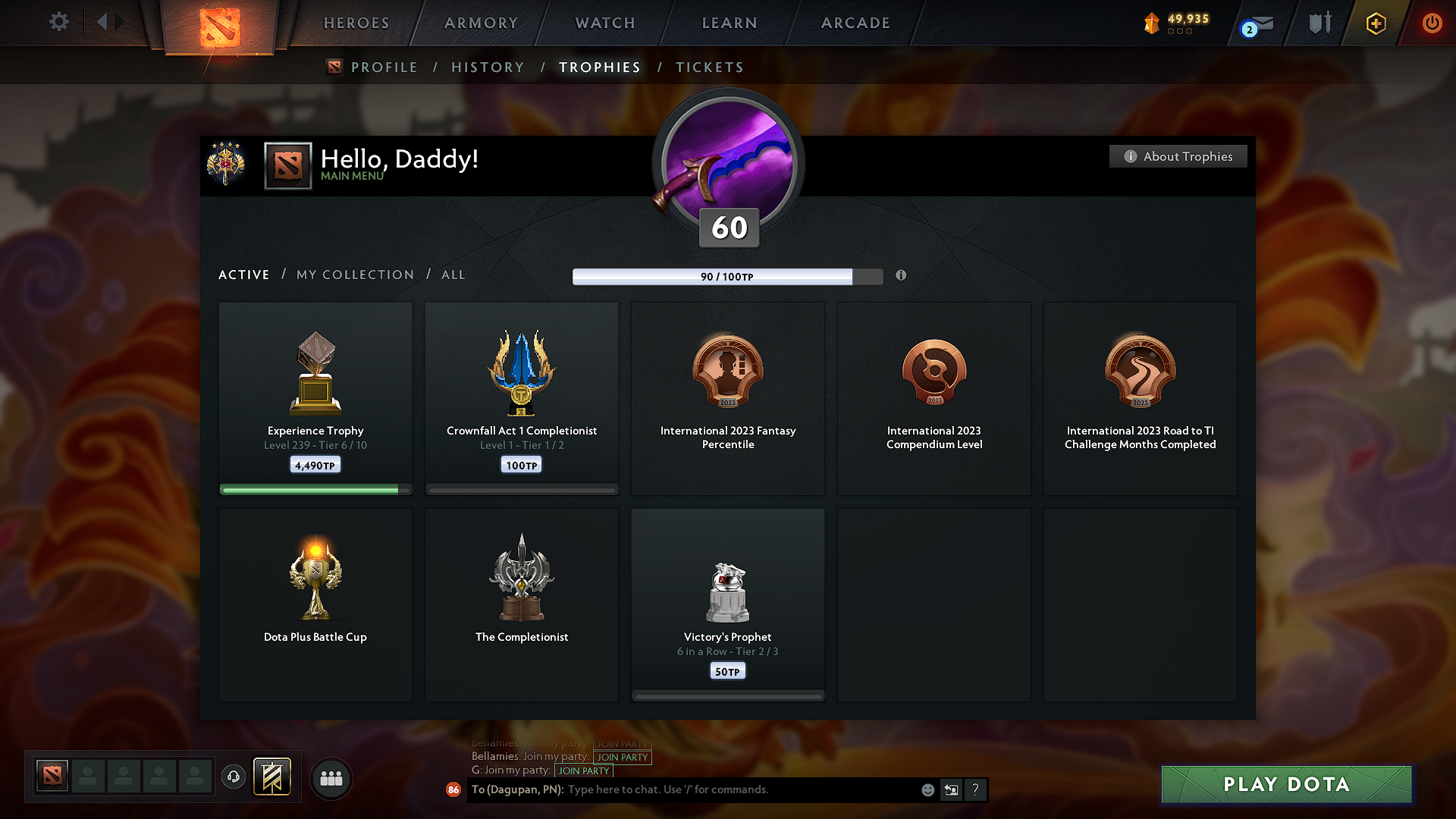1456x819 pixels.
Task: Open the ARCADE menu item
Action: tap(855, 23)
